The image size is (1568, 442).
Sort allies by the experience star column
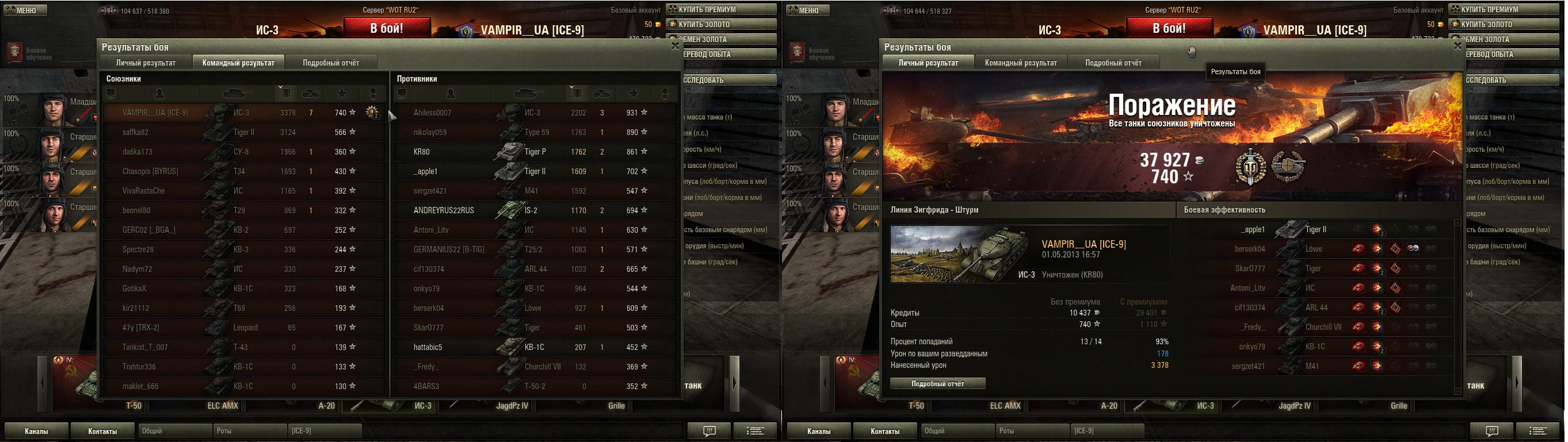click(x=342, y=94)
